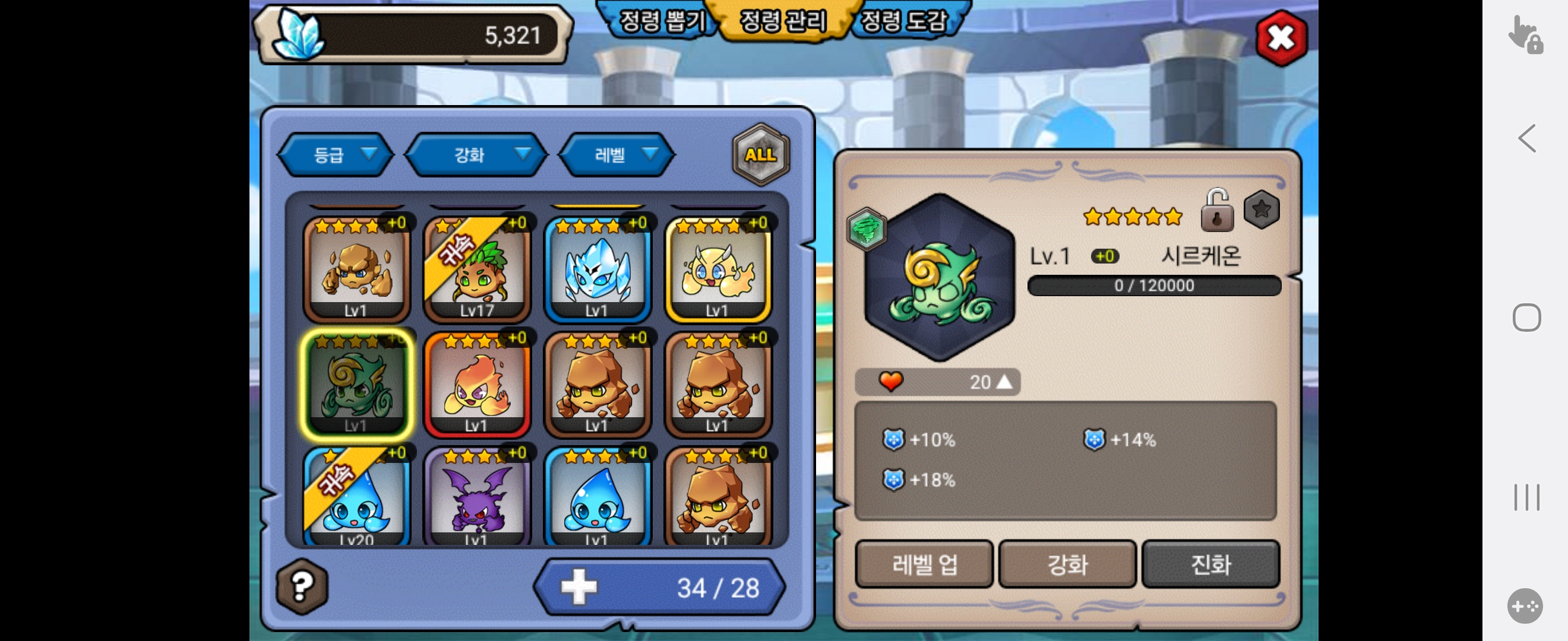Close the spirit menu with red X
This screenshot has width=1568, height=641.
click(x=1281, y=39)
